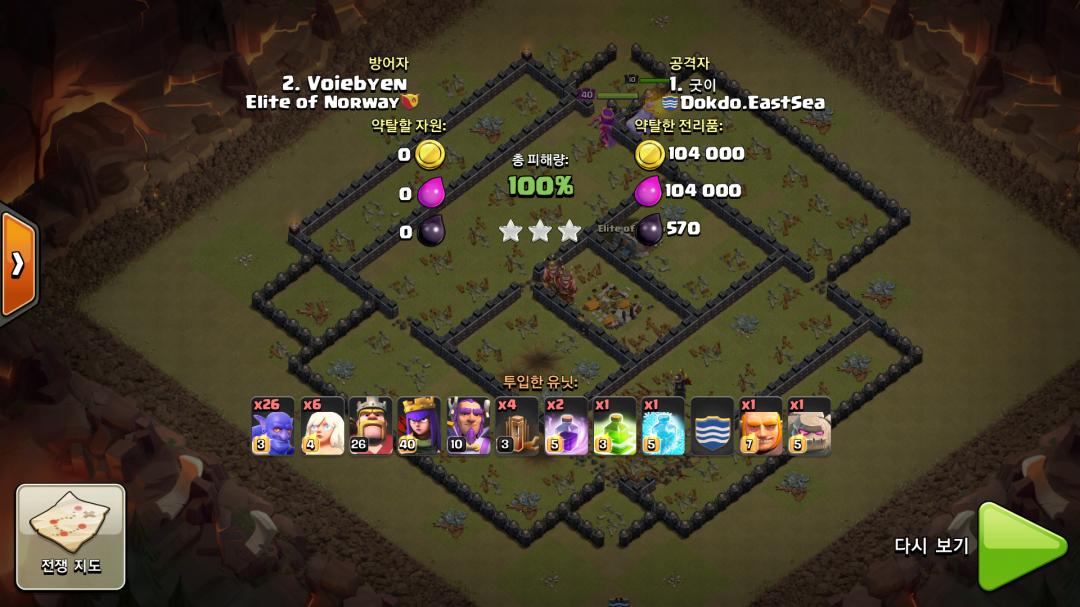
Task: Choose the Archer Queen hero icon
Action: 420,427
